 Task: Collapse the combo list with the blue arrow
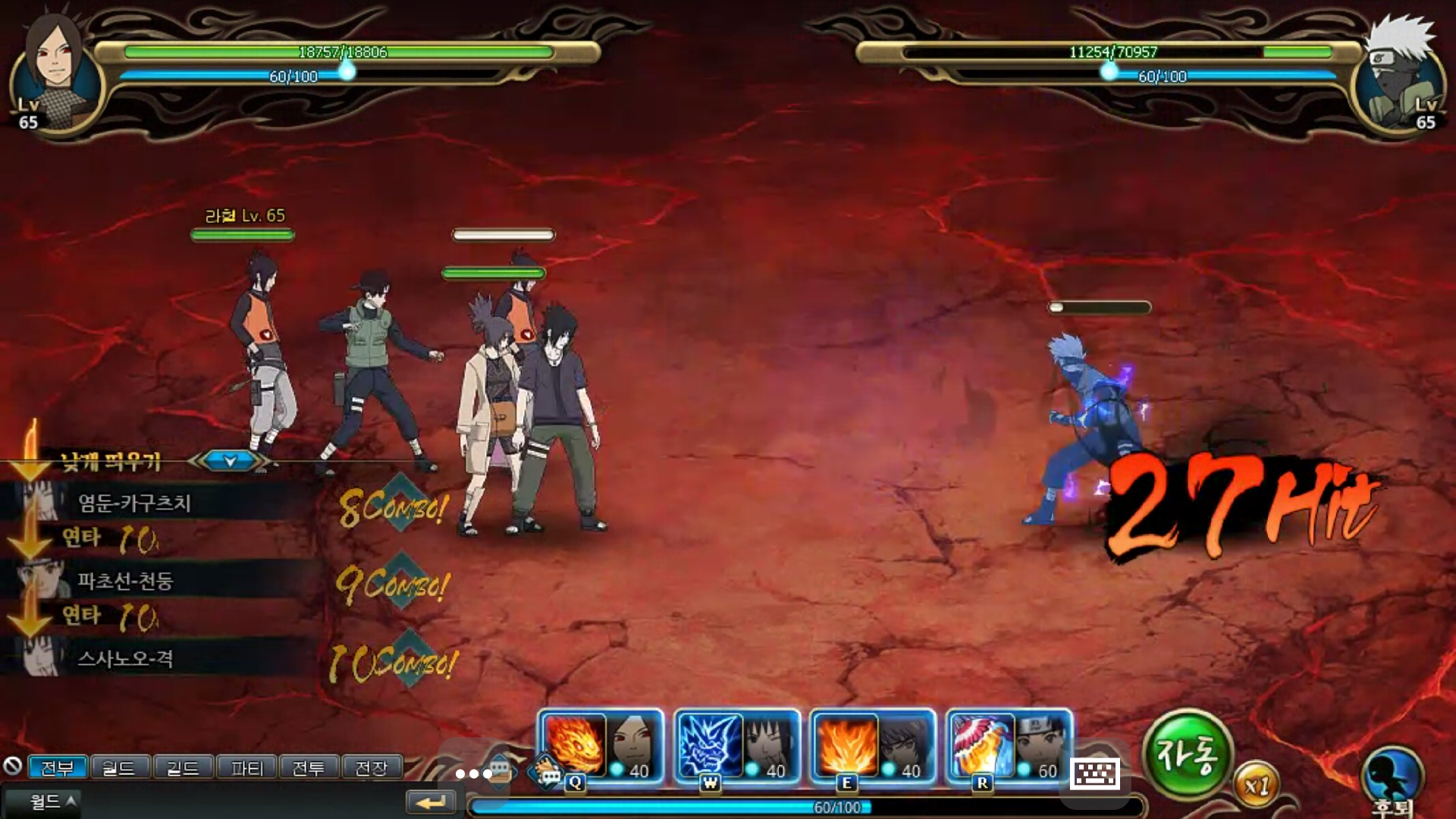231,460
